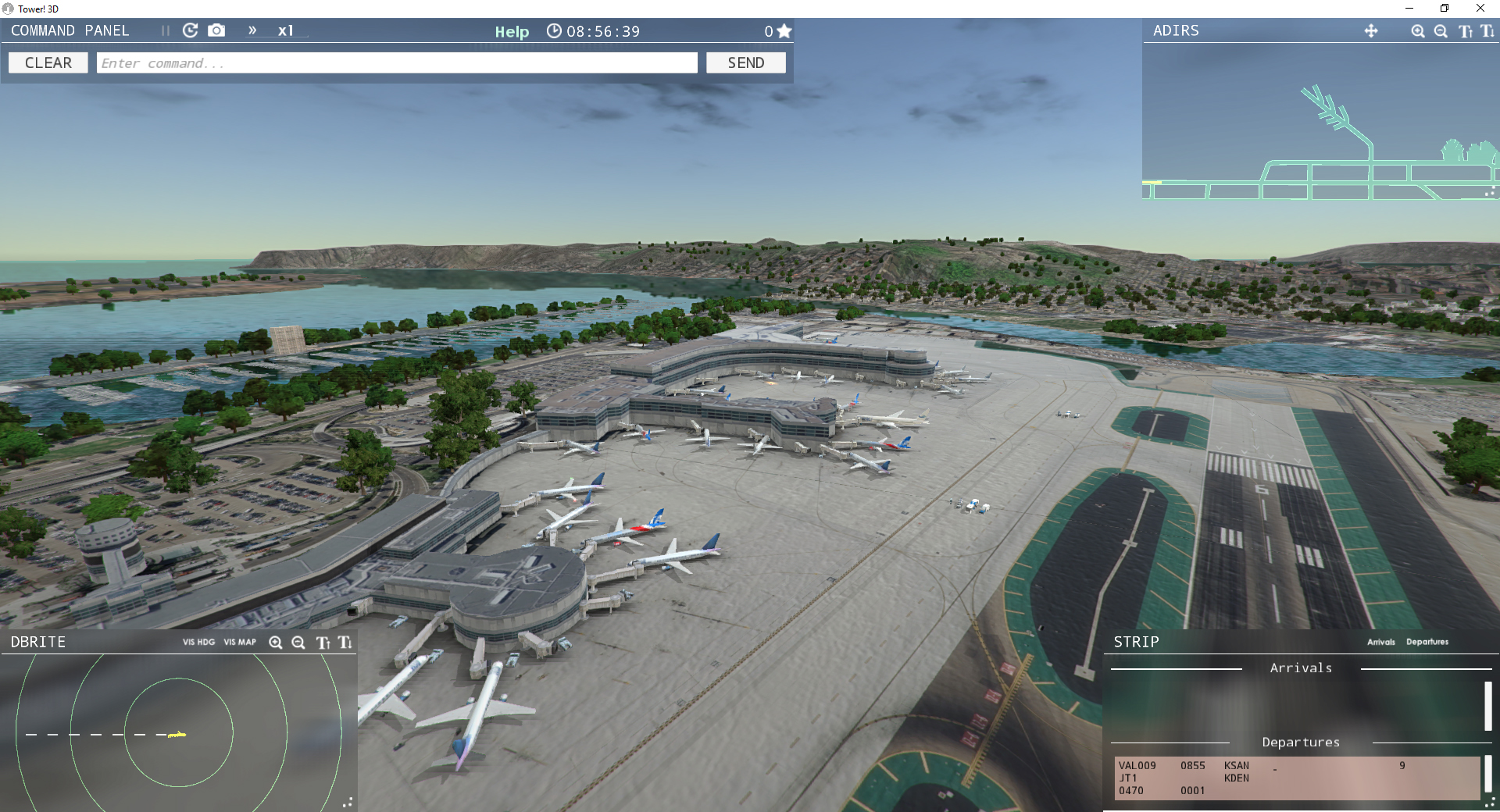Click the restart simulation icon
The height and width of the screenshot is (812, 1500).
pos(190,30)
